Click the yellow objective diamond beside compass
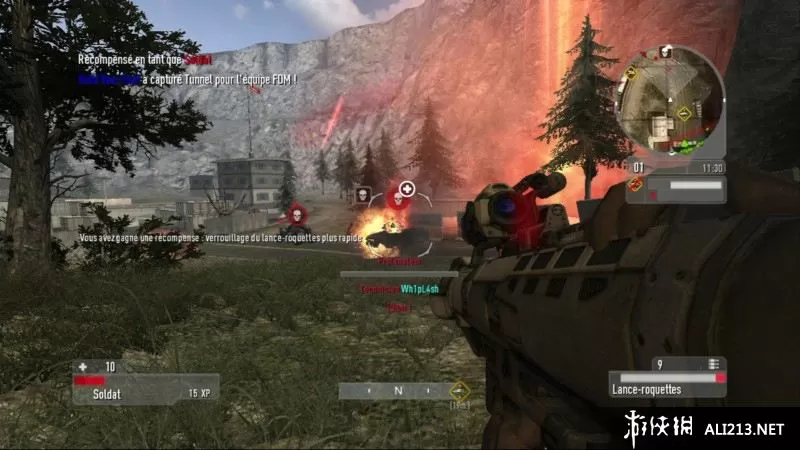Image resolution: width=800 pixels, height=450 pixels. 459,391
